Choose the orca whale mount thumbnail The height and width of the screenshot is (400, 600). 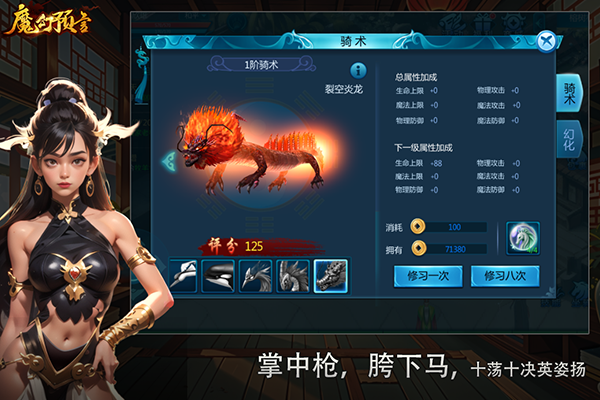coord(220,275)
